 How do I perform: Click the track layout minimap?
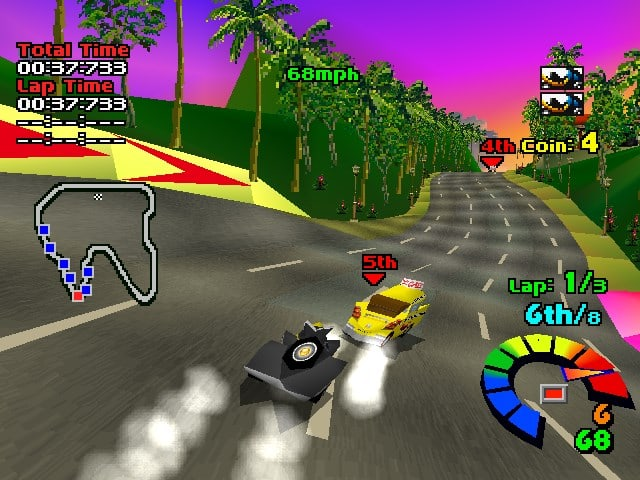click(96, 241)
